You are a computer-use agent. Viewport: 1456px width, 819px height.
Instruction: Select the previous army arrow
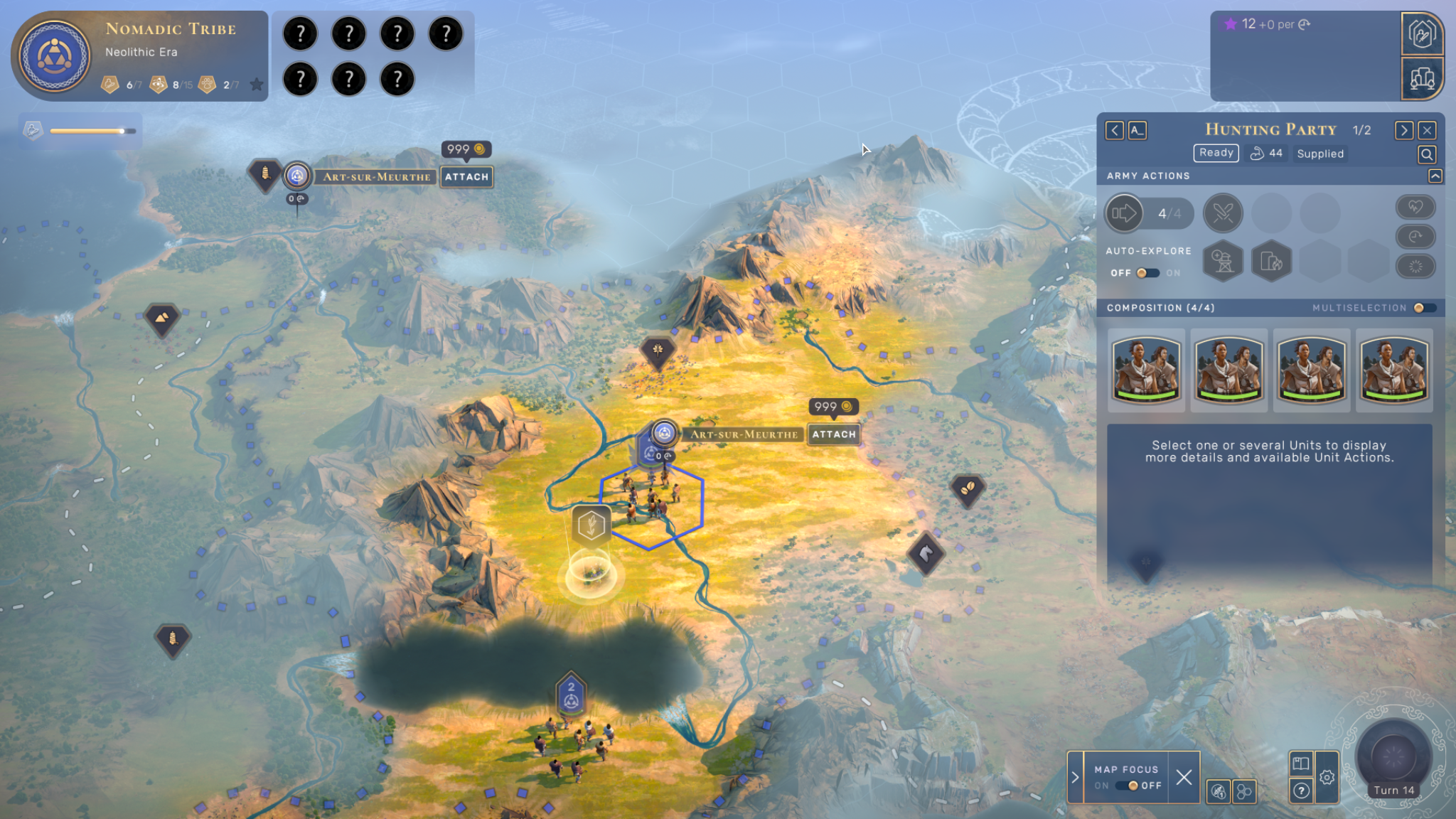pos(1114,130)
